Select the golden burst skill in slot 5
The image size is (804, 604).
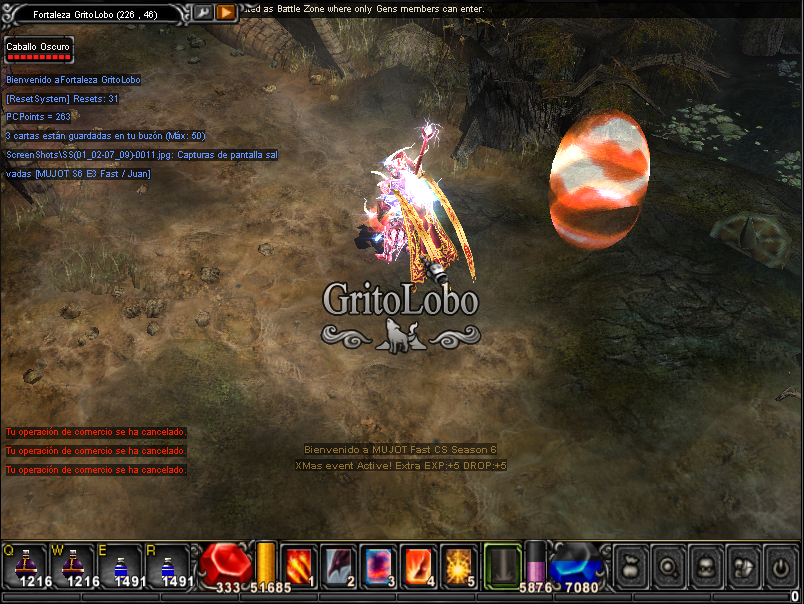[x=458, y=565]
